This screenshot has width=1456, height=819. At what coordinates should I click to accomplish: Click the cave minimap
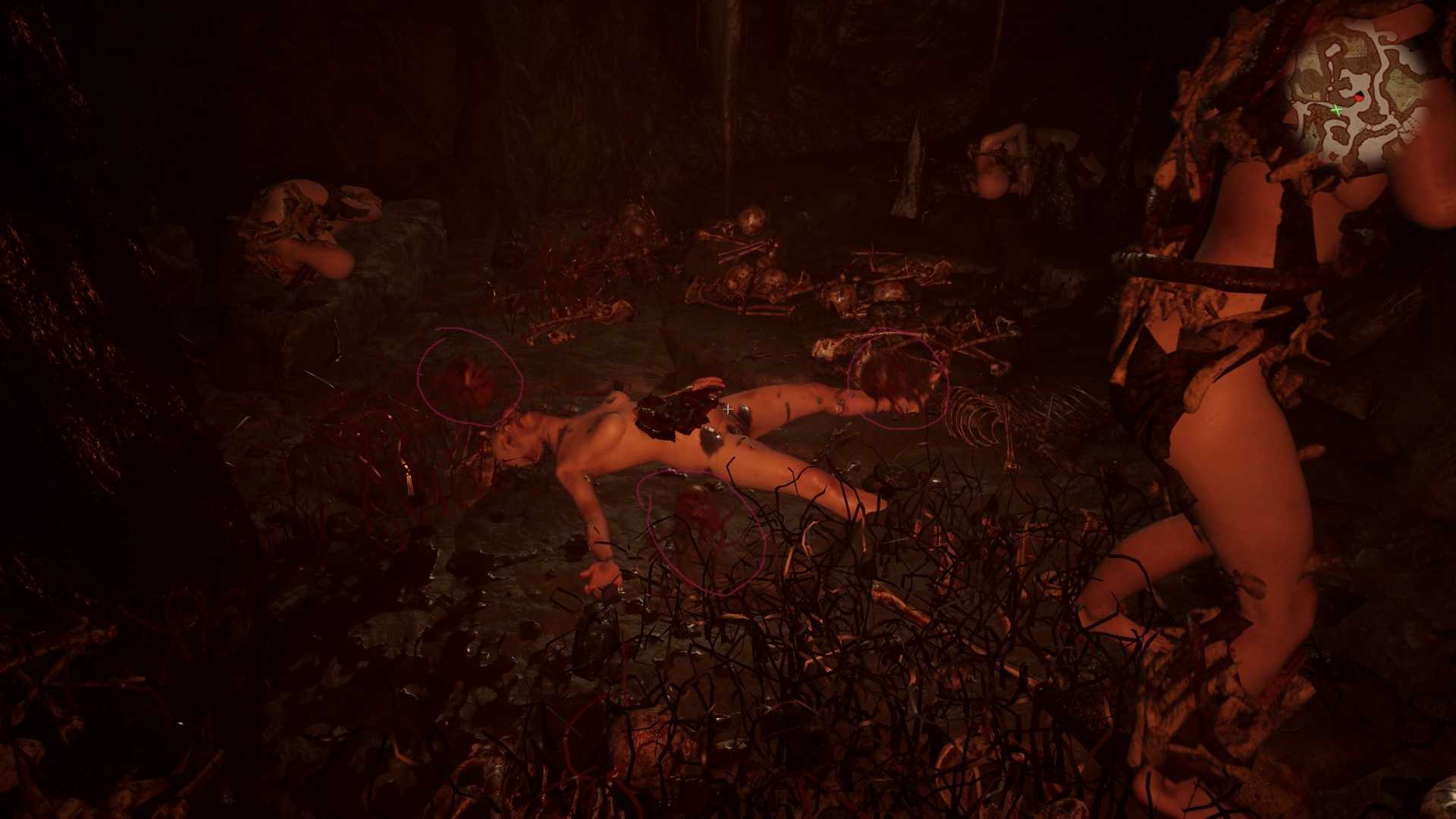point(1357,89)
